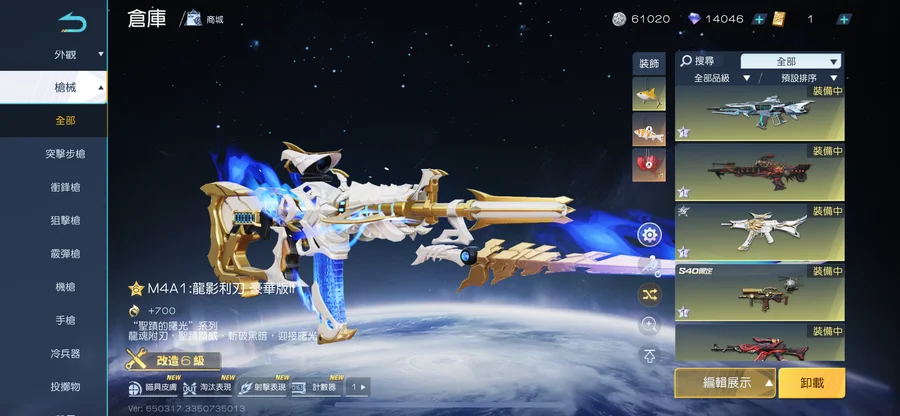Choose the 狙擊槍 sniper rifle category
900x416 pixels.
65,220
